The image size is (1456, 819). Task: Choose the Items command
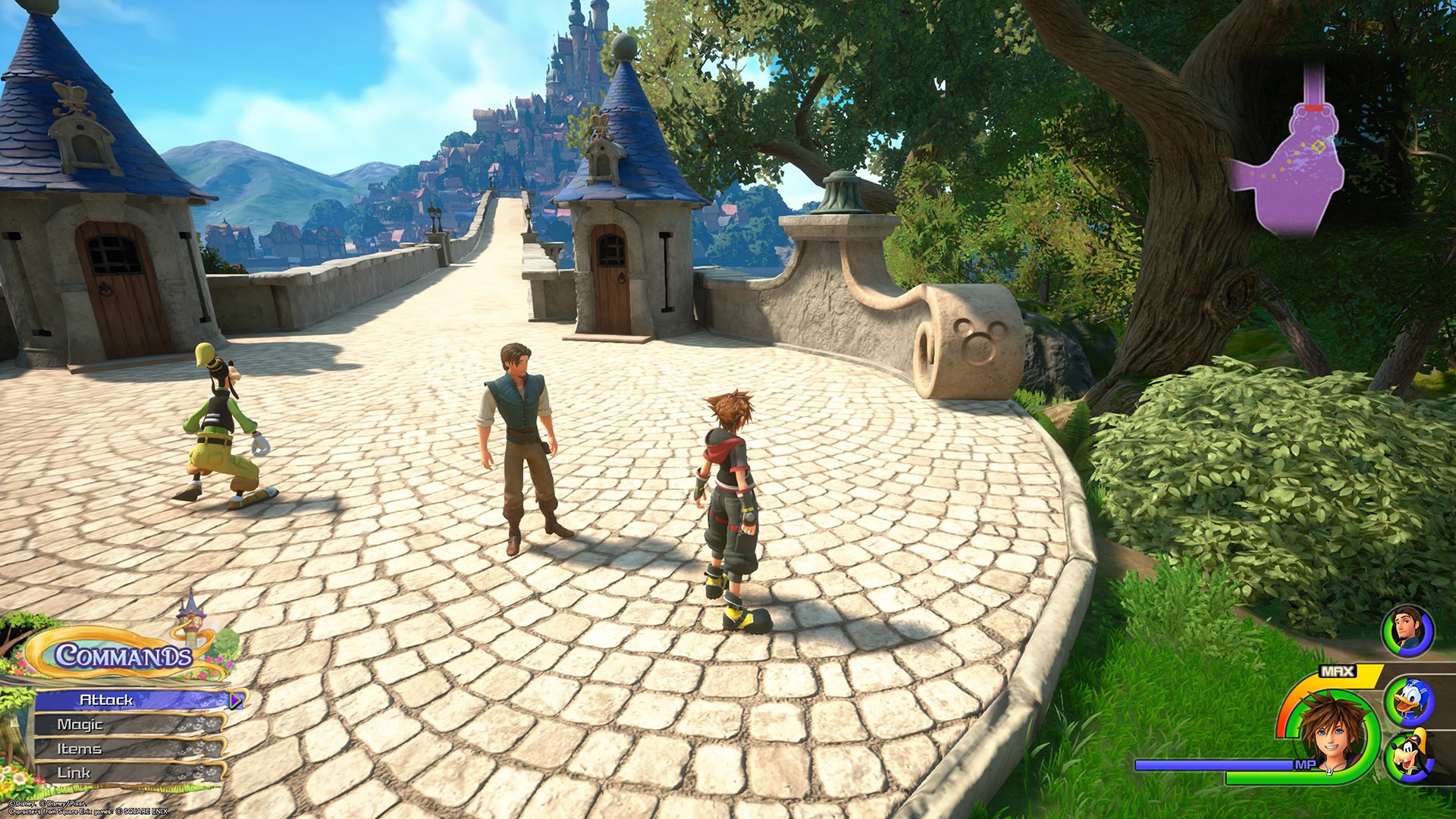(127, 749)
